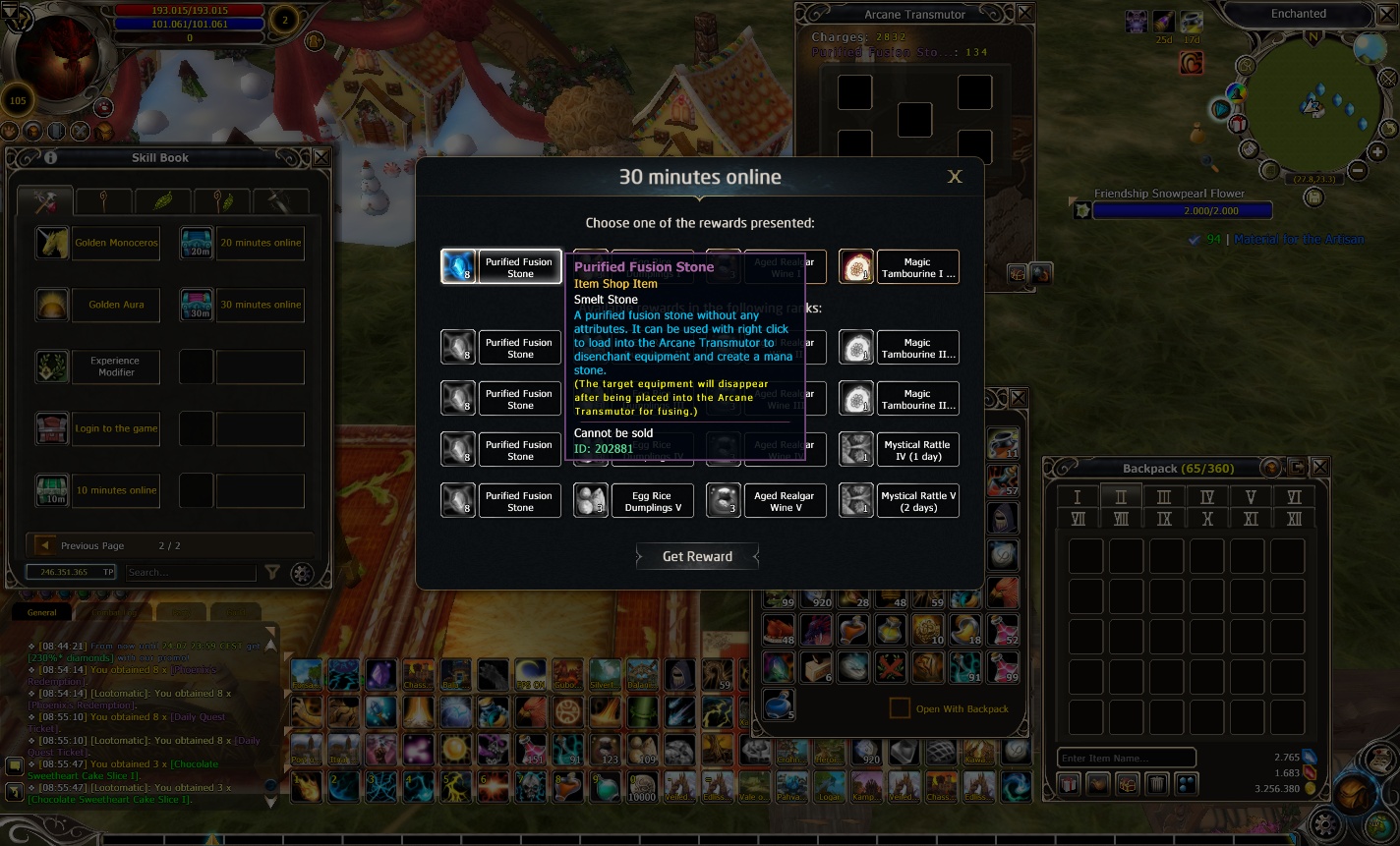Close the 30 minutes online dialog
This screenshot has height=846, width=1400.
point(954,177)
